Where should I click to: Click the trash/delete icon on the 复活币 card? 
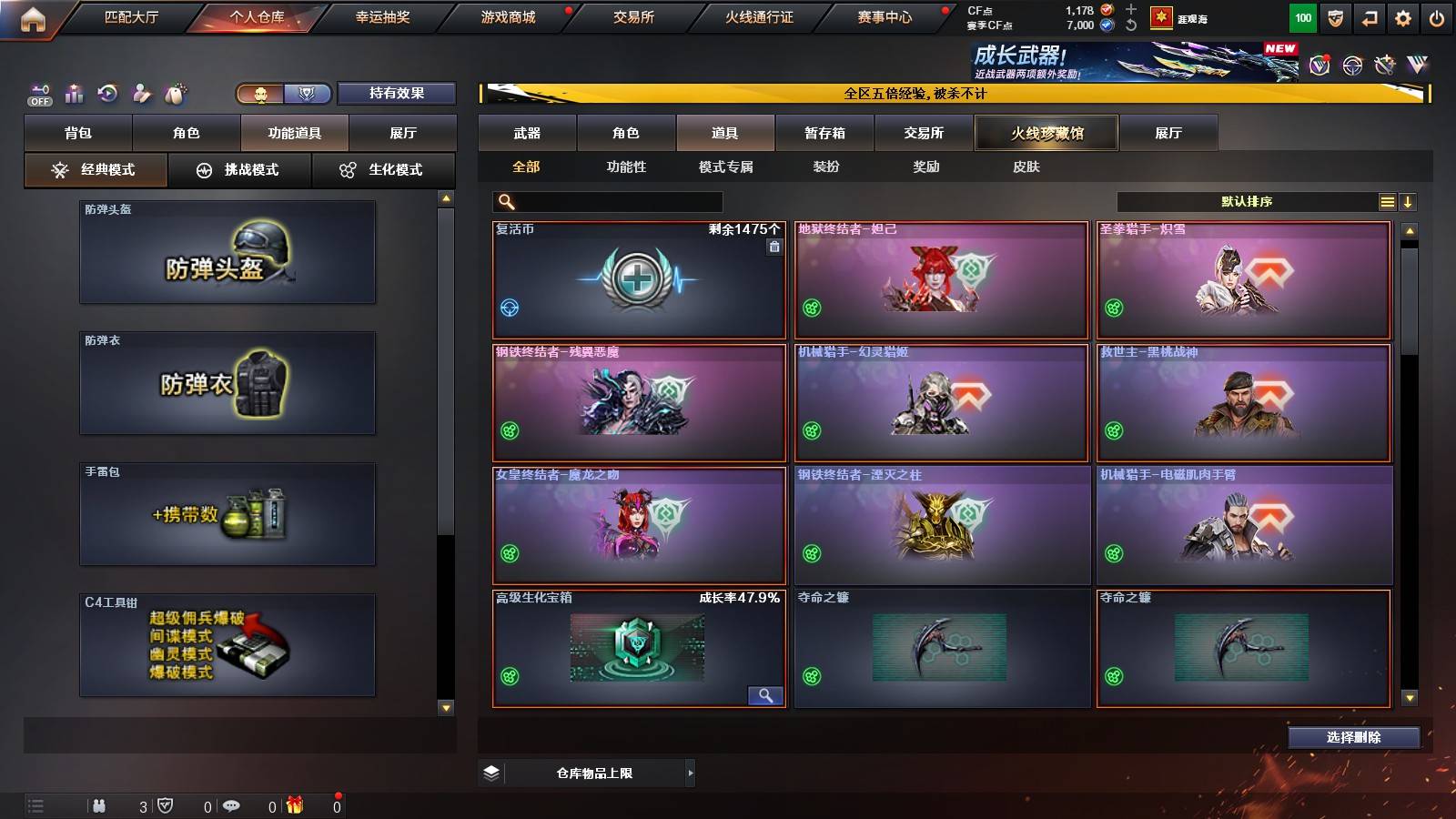[x=773, y=245]
